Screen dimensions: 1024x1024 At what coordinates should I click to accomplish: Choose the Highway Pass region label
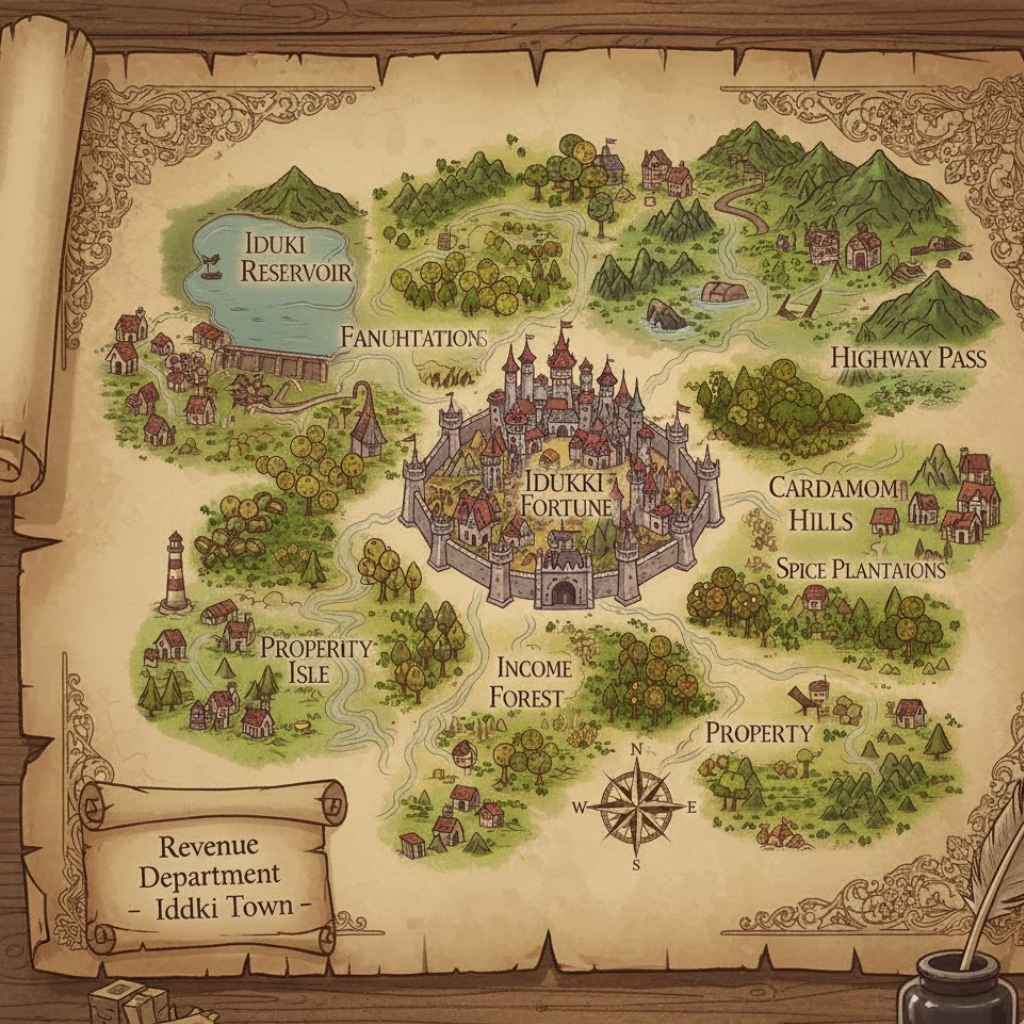pos(908,358)
